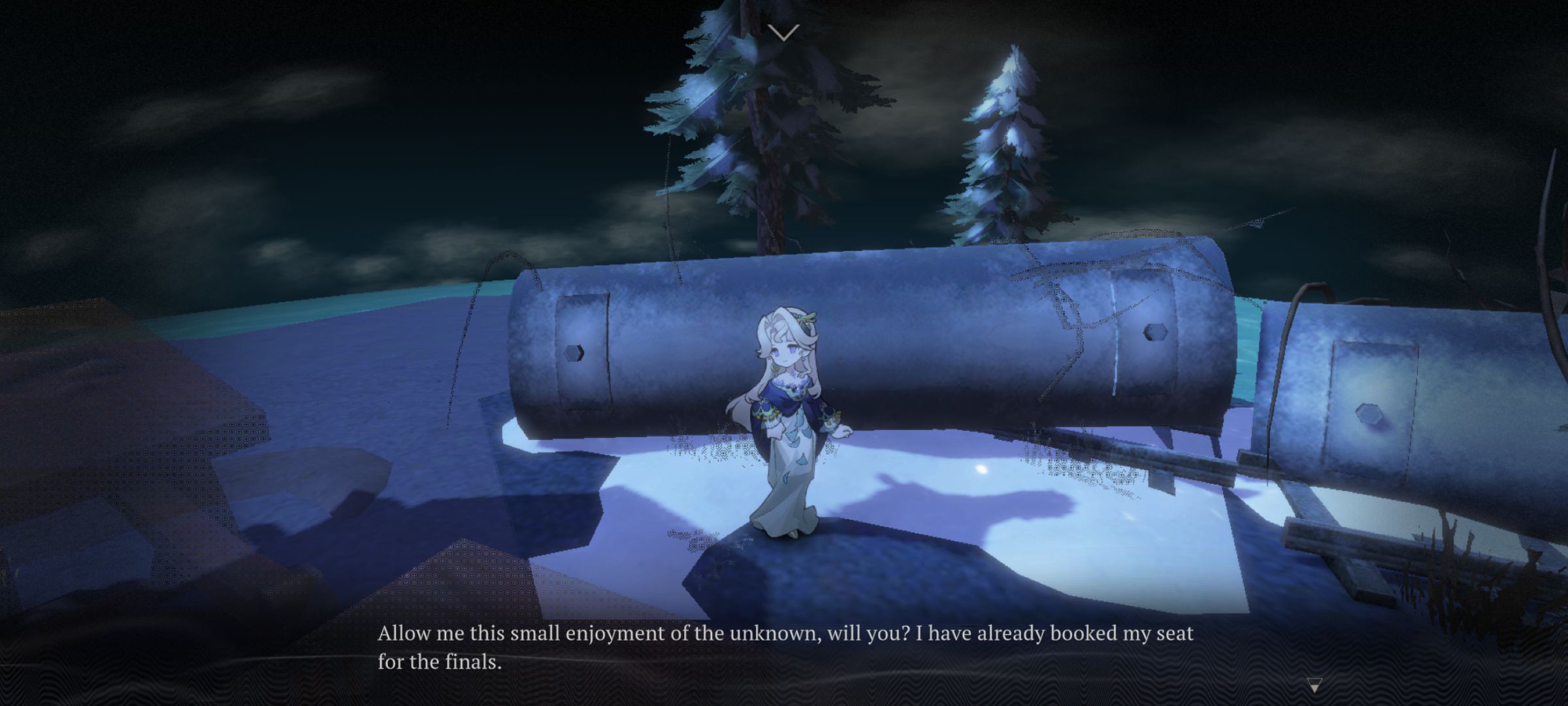Expand the top chevron dropdown menu

coord(783,32)
